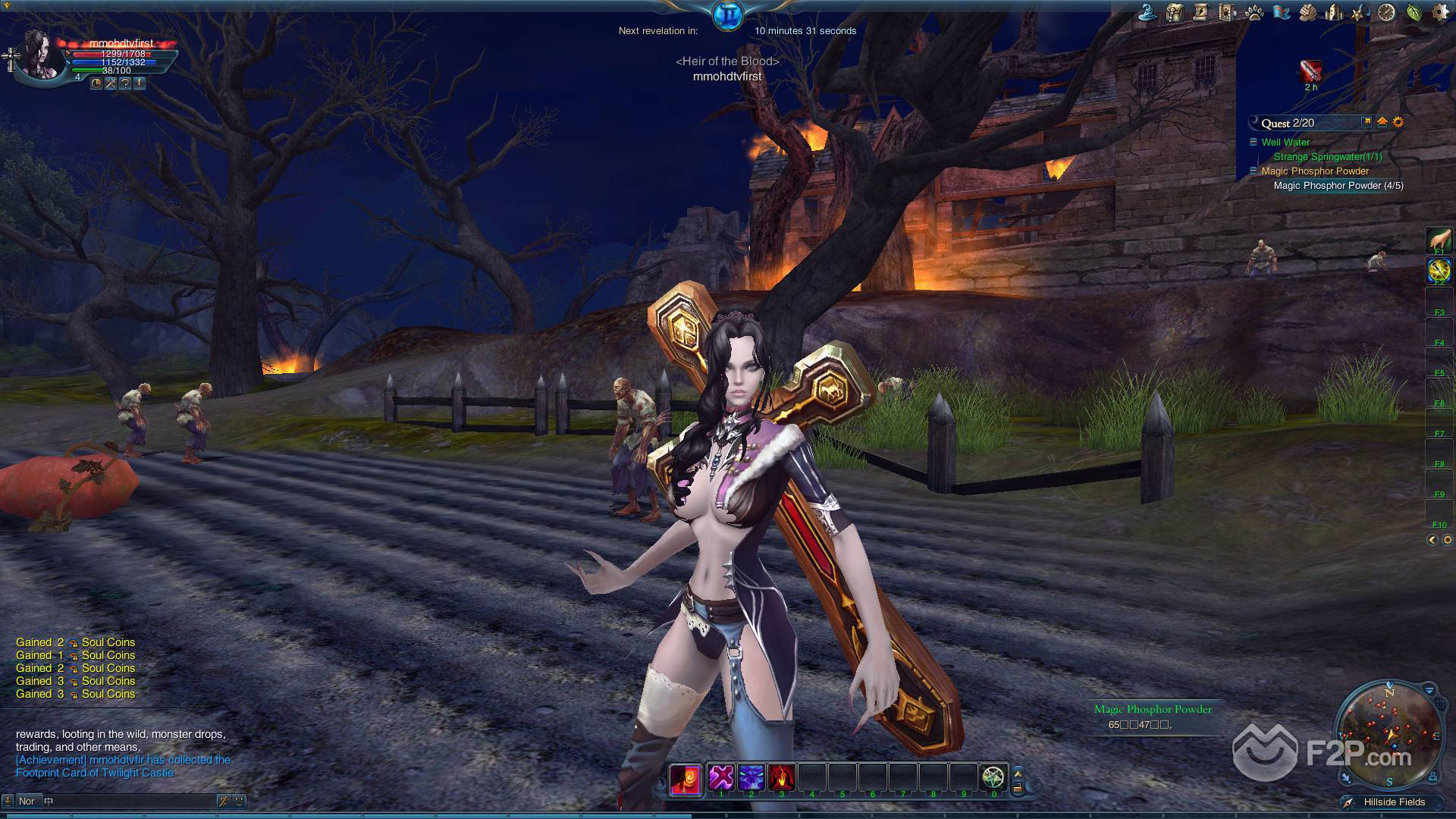1456x819 pixels.
Task: Activate the red flame skill in slot 3
Action: coord(781,777)
